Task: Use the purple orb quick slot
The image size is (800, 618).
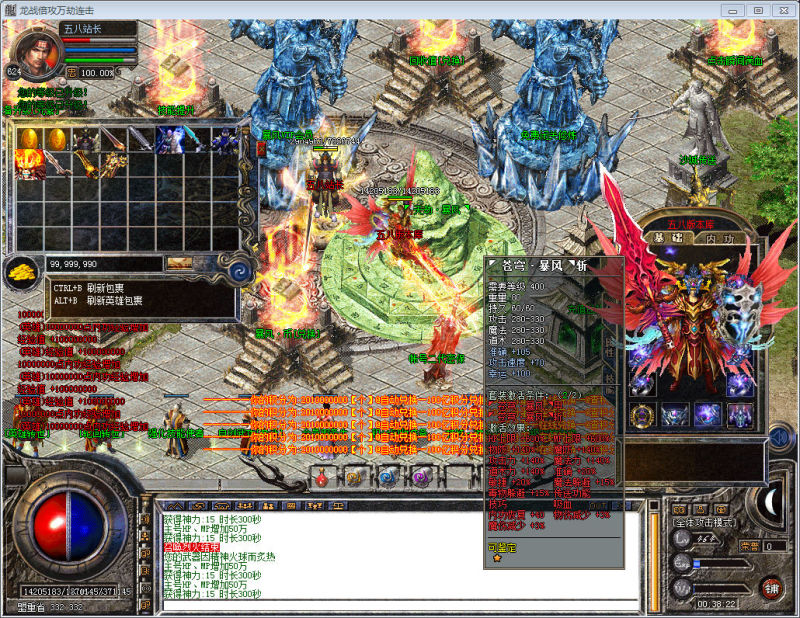Action: (420, 479)
